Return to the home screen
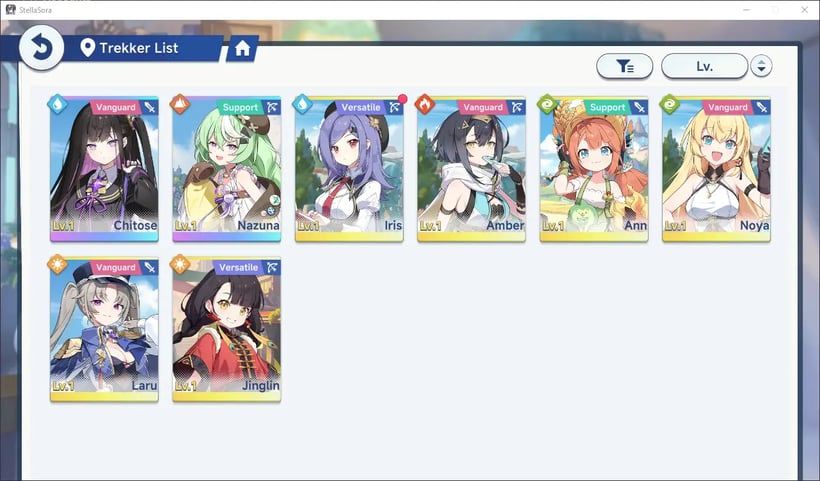Viewport: 820px width, 481px height. [x=241, y=47]
